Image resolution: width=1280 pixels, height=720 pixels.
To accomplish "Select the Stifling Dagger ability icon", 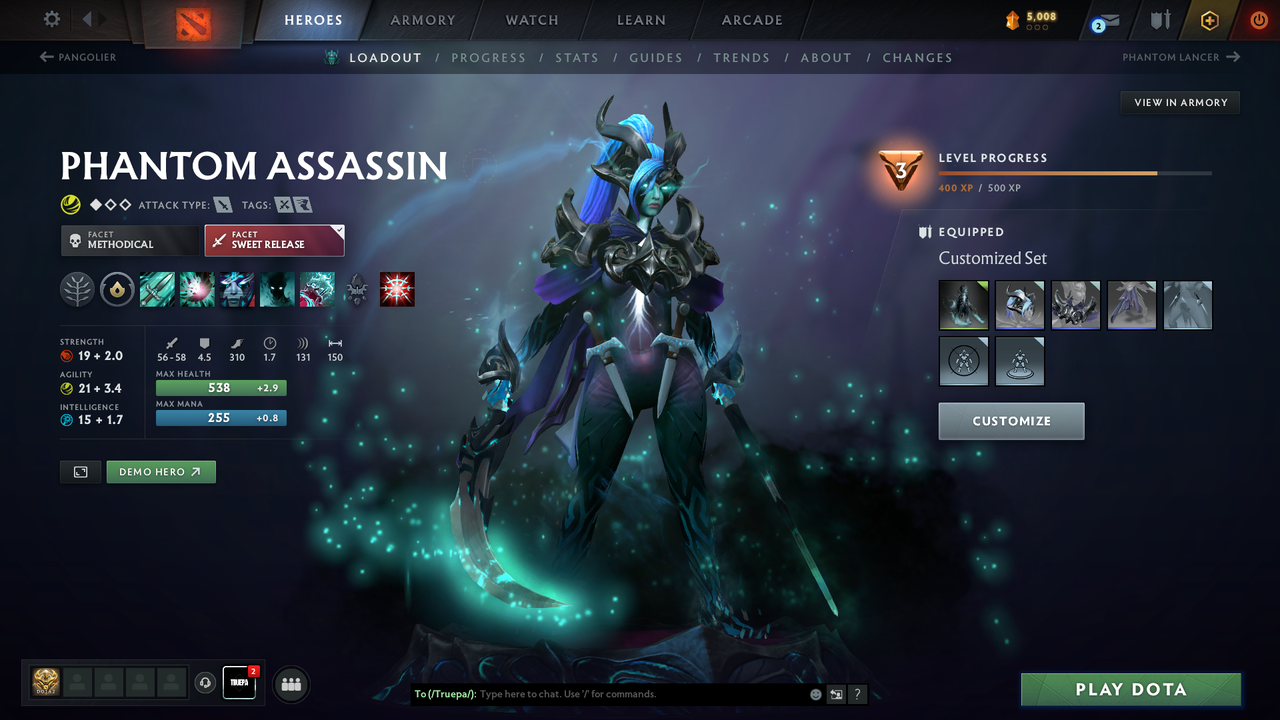I will click(x=157, y=289).
